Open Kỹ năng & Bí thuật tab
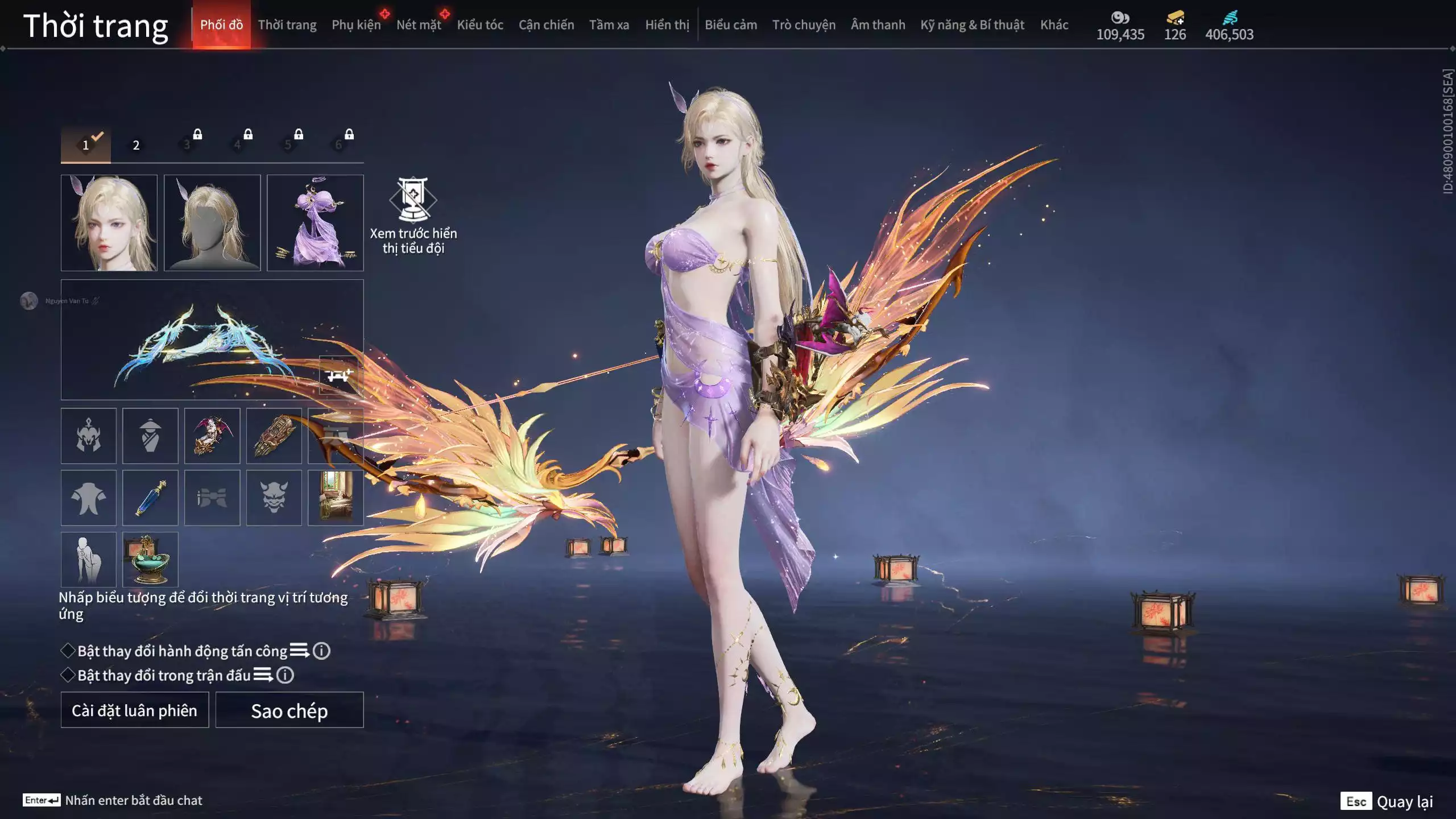Screen dimensions: 1456x819 click(972, 25)
